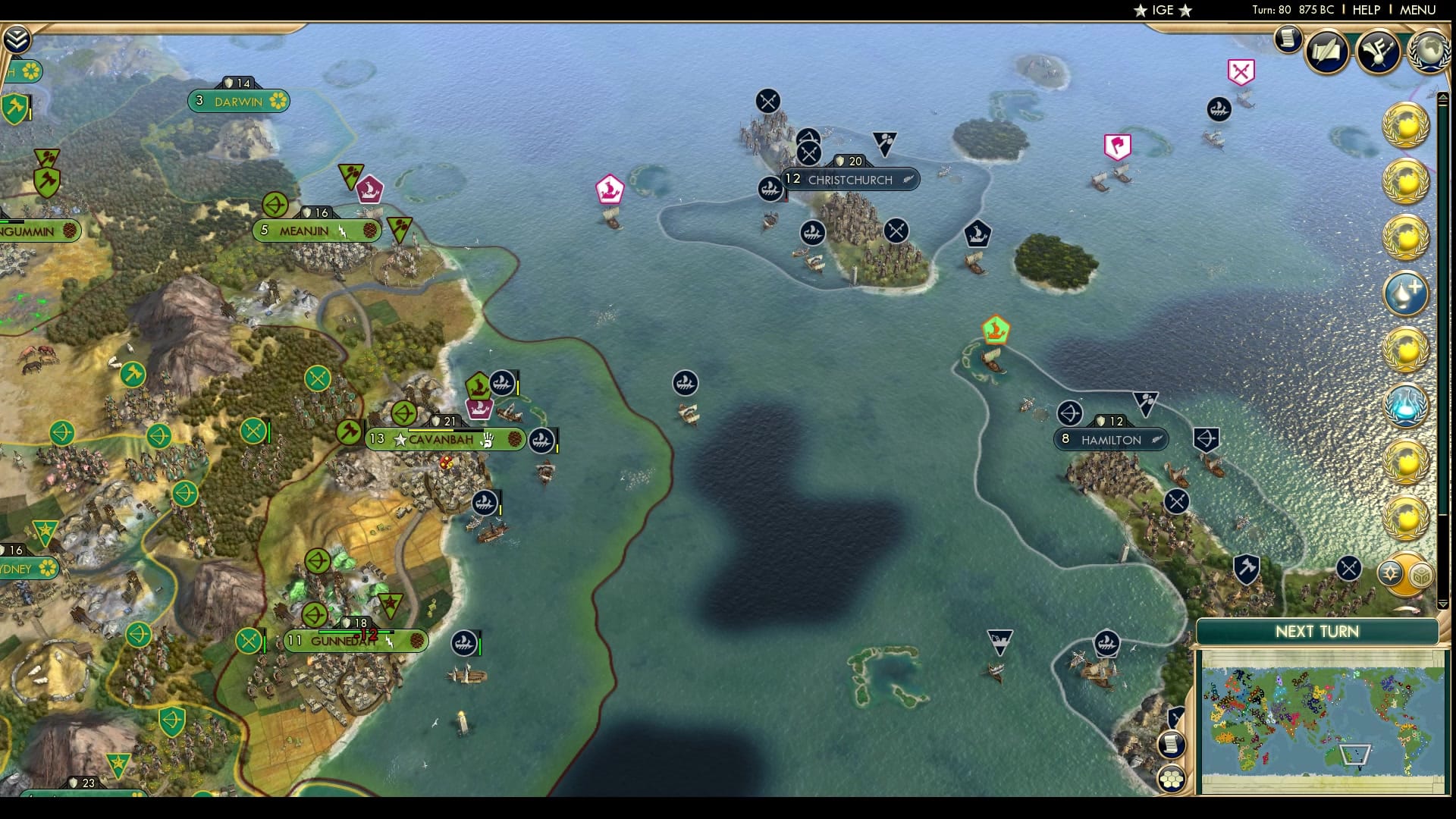Open the Social Policies screen
The image size is (1456, 819).
[x=1329, y=52]
